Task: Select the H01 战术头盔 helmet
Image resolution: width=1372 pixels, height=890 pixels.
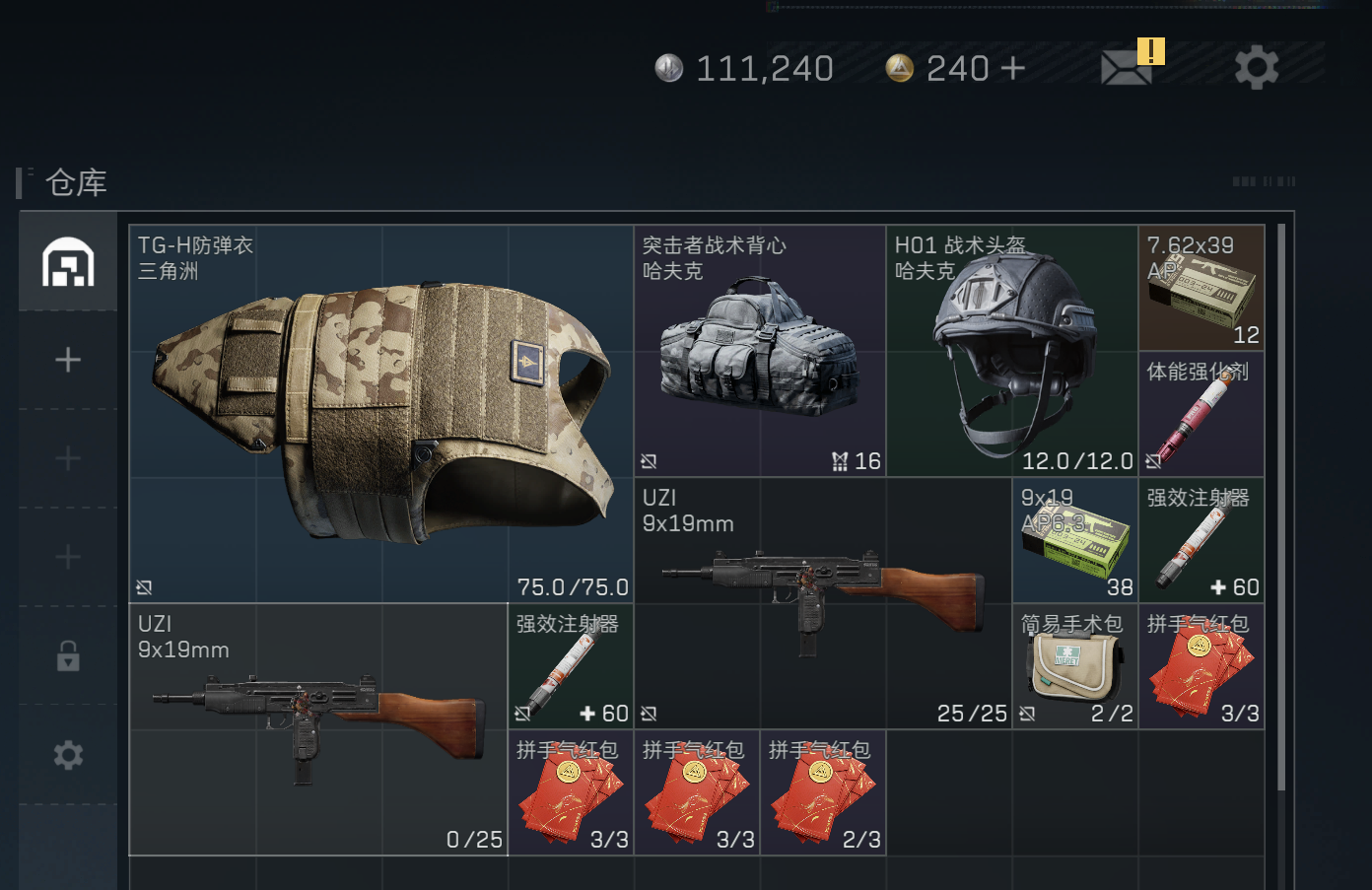Action: click(1012, 351)
